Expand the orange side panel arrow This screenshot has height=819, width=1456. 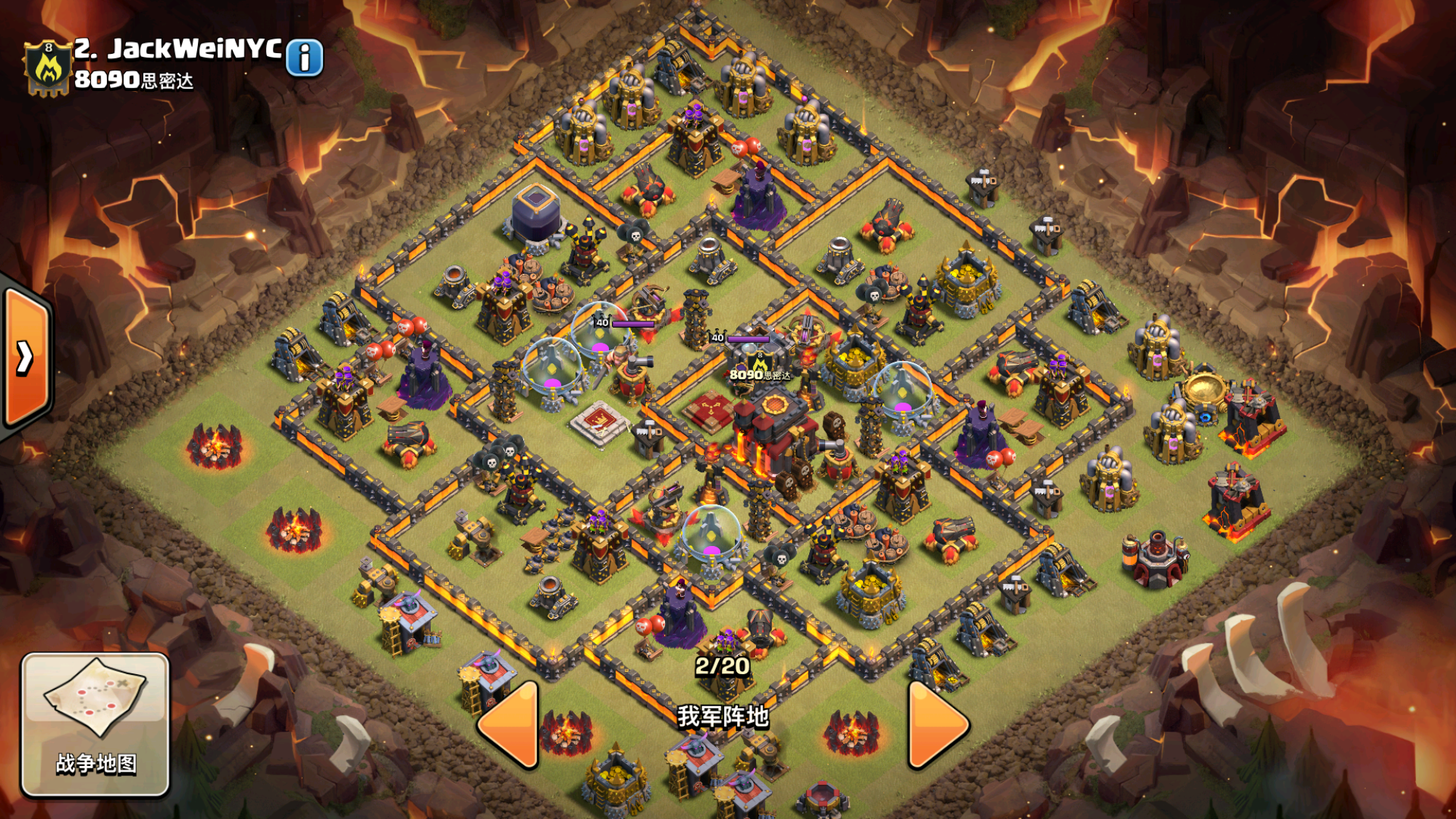[26, 358]
